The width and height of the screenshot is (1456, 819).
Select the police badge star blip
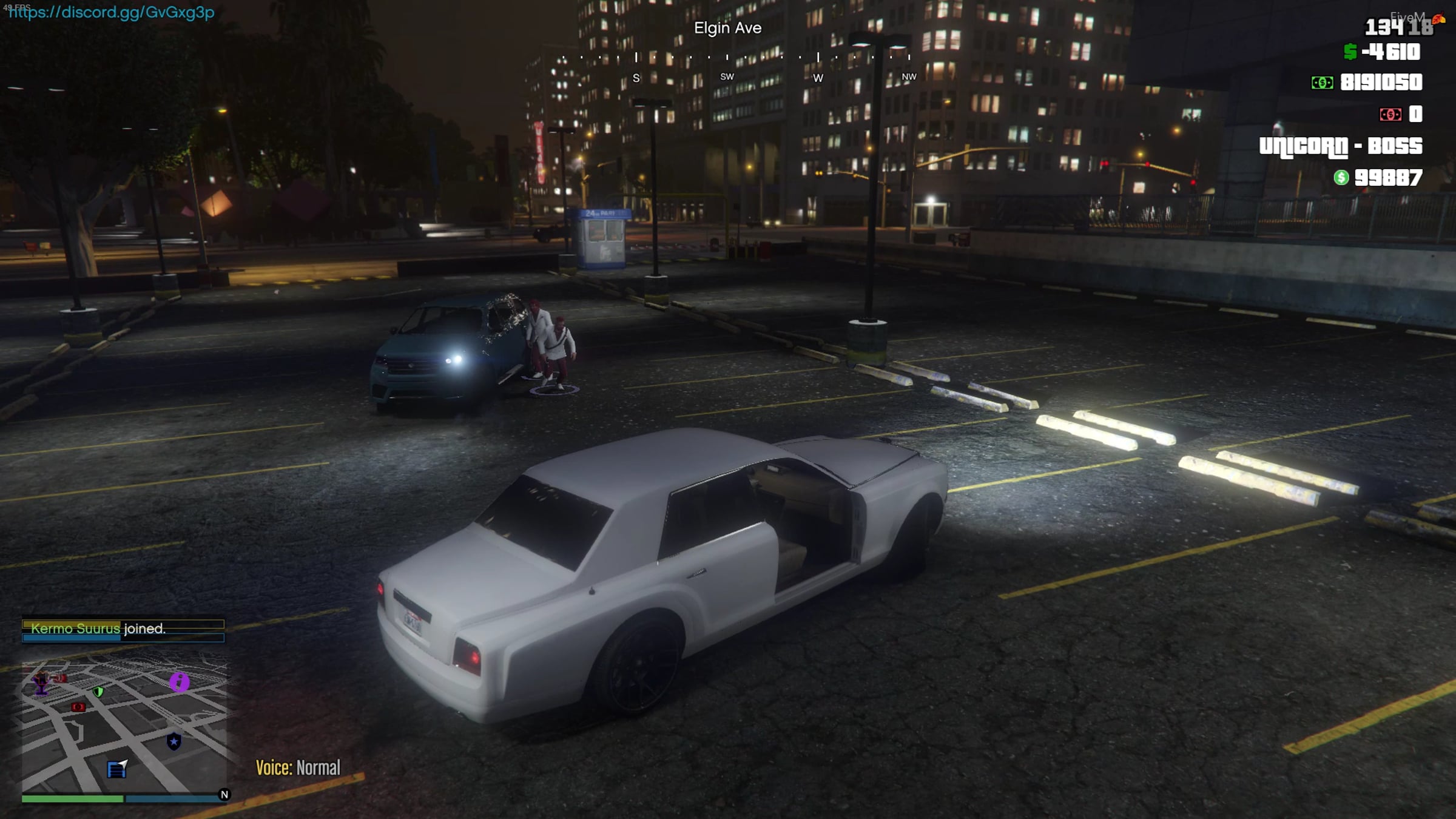pos(174,741)
